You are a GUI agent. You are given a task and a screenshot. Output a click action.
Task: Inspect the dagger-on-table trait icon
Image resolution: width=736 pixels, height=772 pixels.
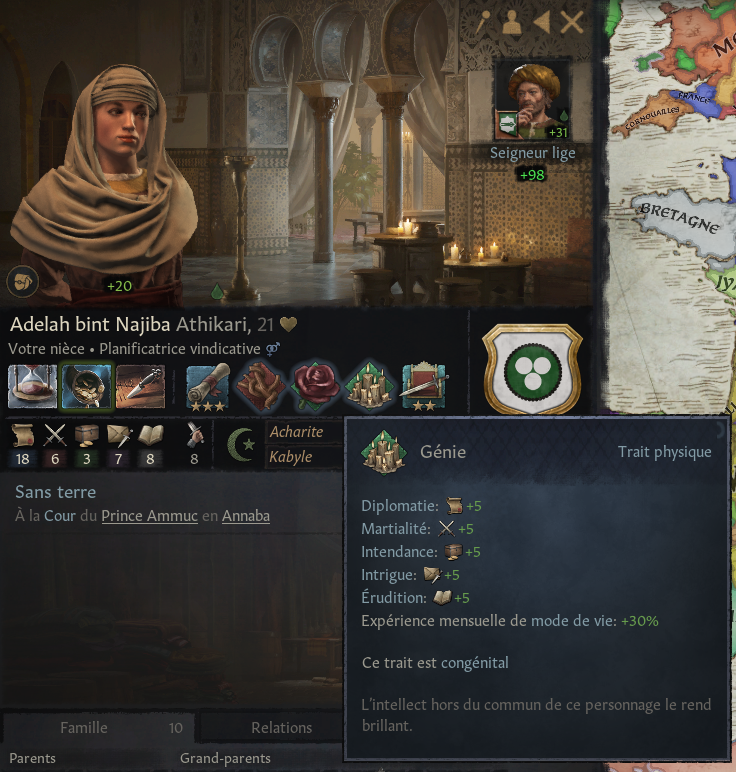coord(140,386)
